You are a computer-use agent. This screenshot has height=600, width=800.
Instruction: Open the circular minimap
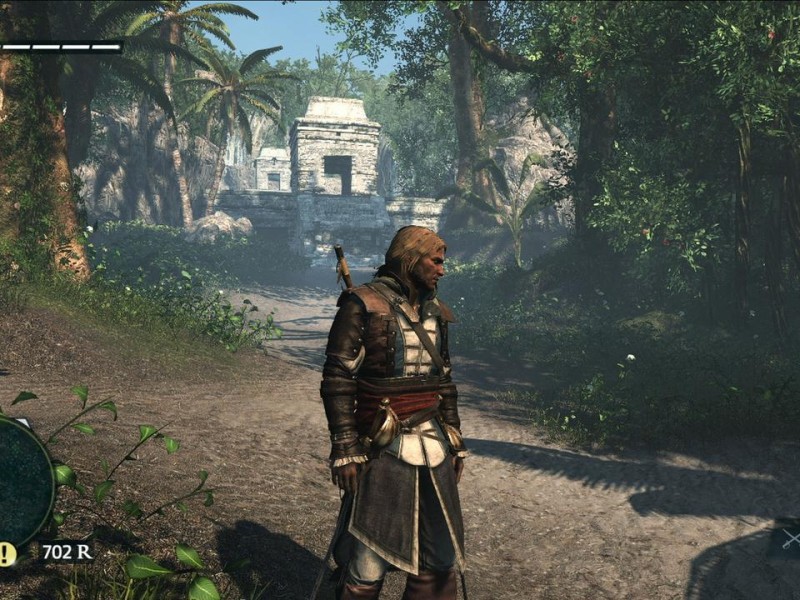click(x=22, y=482)
